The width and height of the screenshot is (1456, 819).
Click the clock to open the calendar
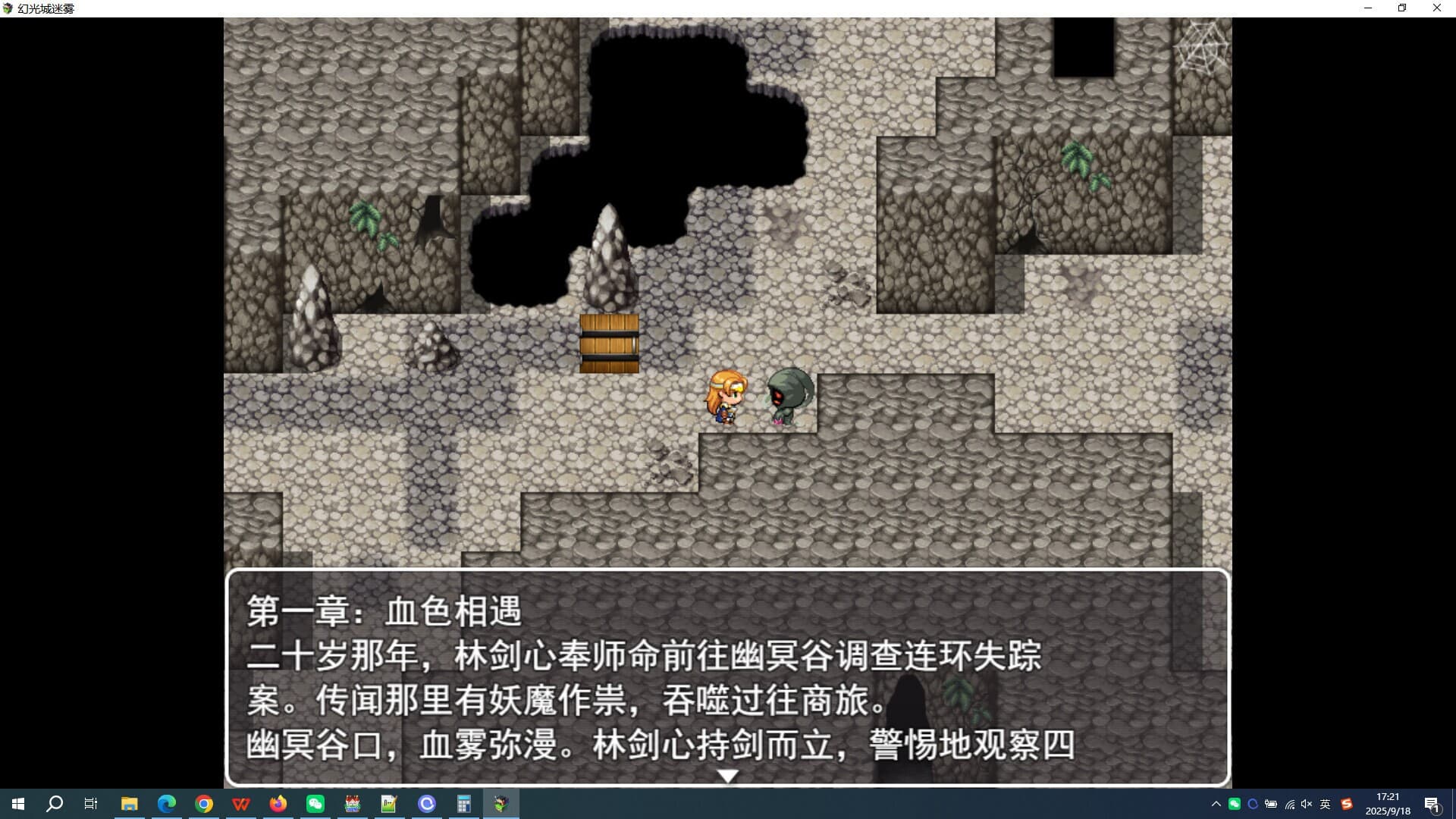tap(1386, 804)
